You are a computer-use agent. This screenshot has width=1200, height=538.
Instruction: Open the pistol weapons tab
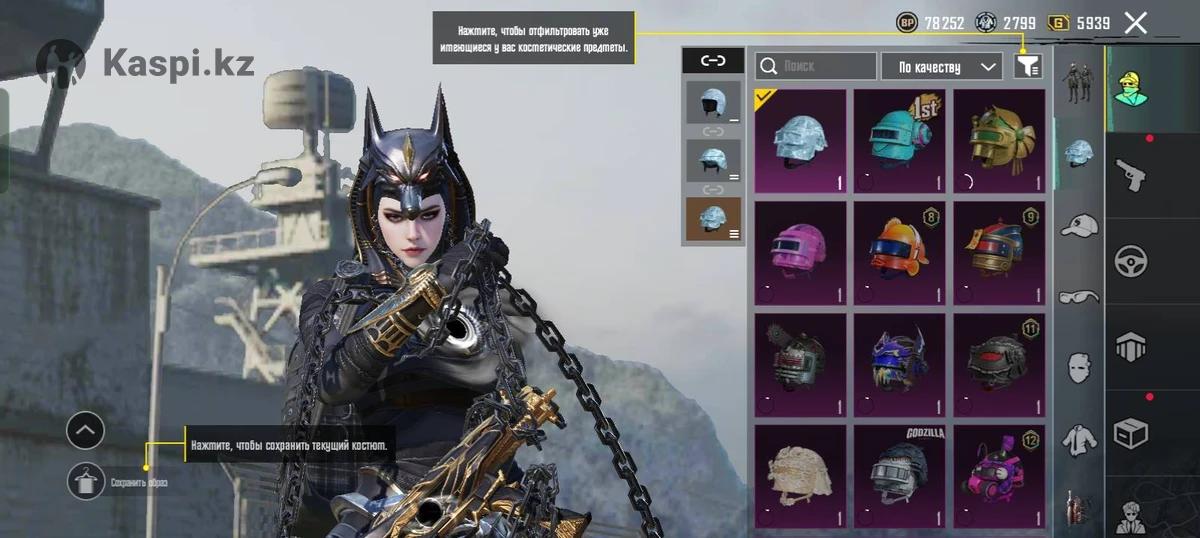pos(1130,176)
